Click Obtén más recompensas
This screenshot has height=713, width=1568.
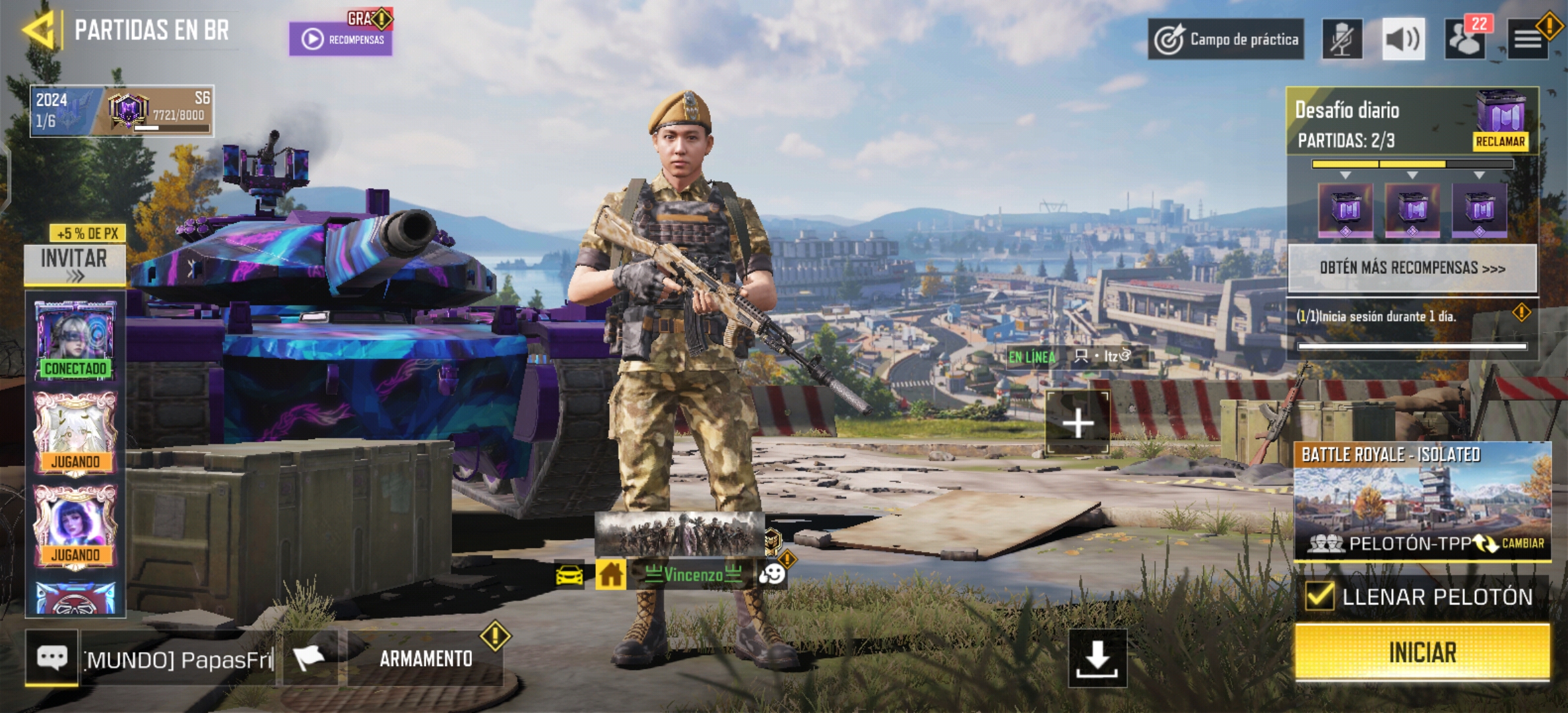point(1412,268)
